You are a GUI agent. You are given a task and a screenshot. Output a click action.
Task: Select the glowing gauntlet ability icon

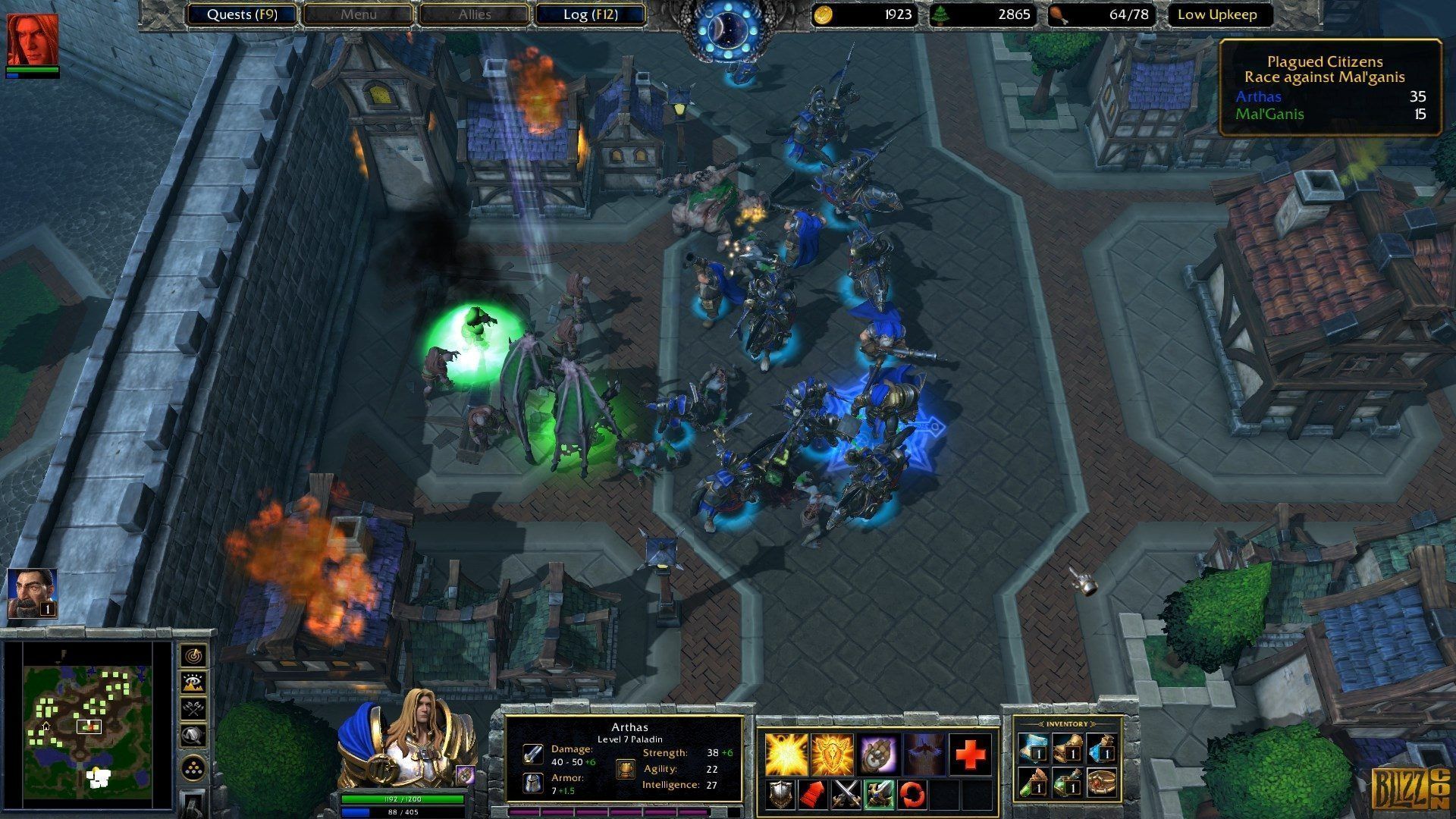878,754
